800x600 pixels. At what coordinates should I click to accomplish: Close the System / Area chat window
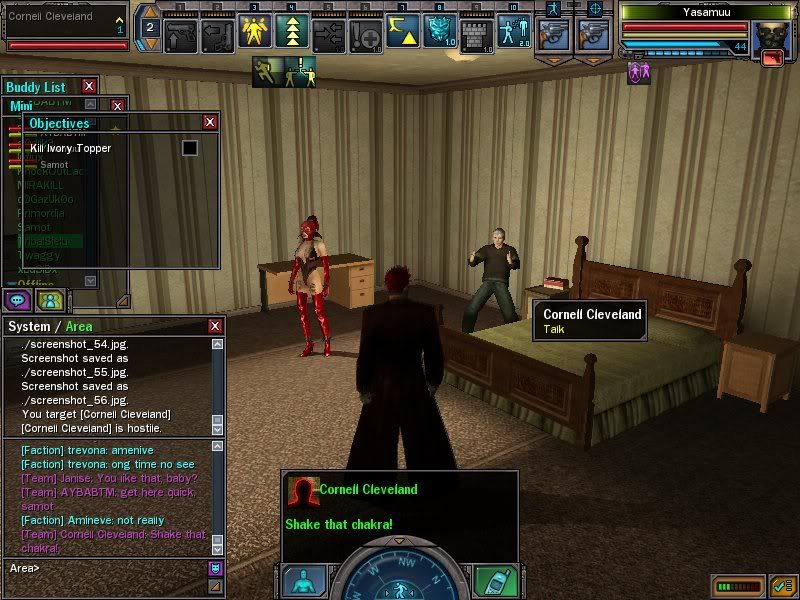pos(215,326)
